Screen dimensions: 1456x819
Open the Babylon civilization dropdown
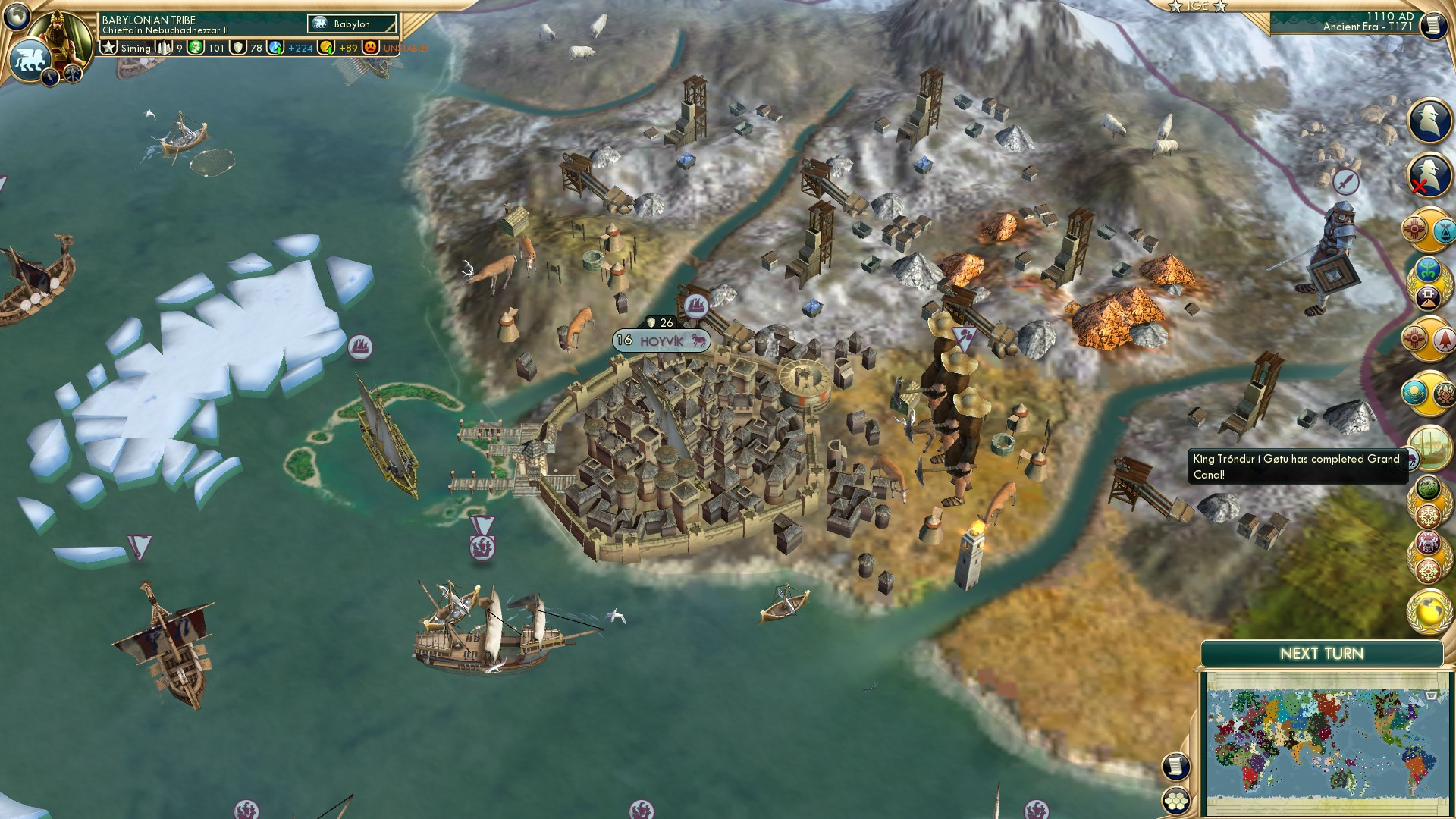[x=350, y=24]
